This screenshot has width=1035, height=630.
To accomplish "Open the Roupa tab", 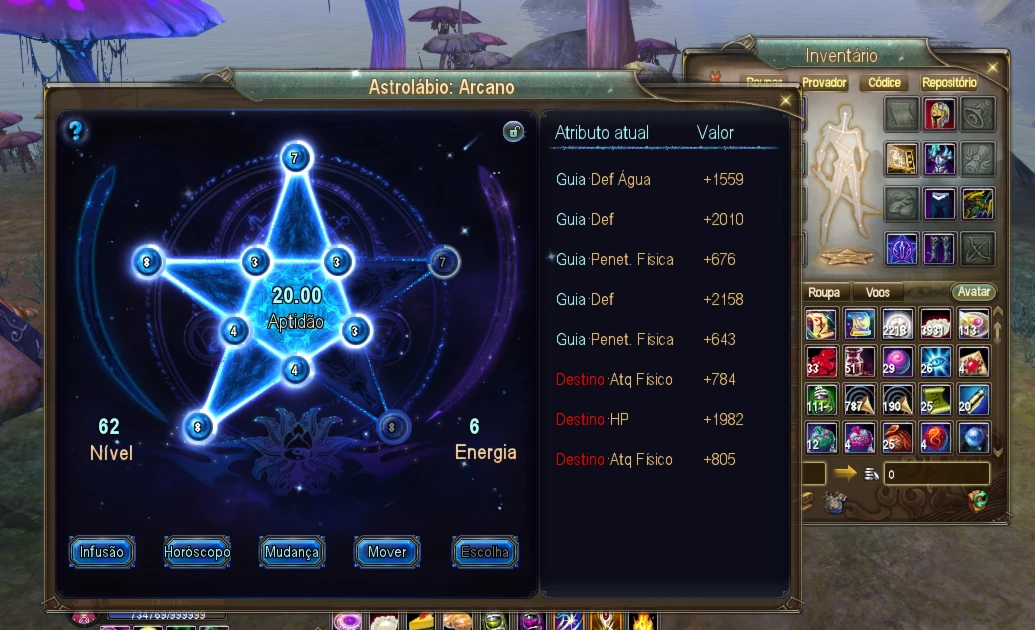I will pos(824,292).
